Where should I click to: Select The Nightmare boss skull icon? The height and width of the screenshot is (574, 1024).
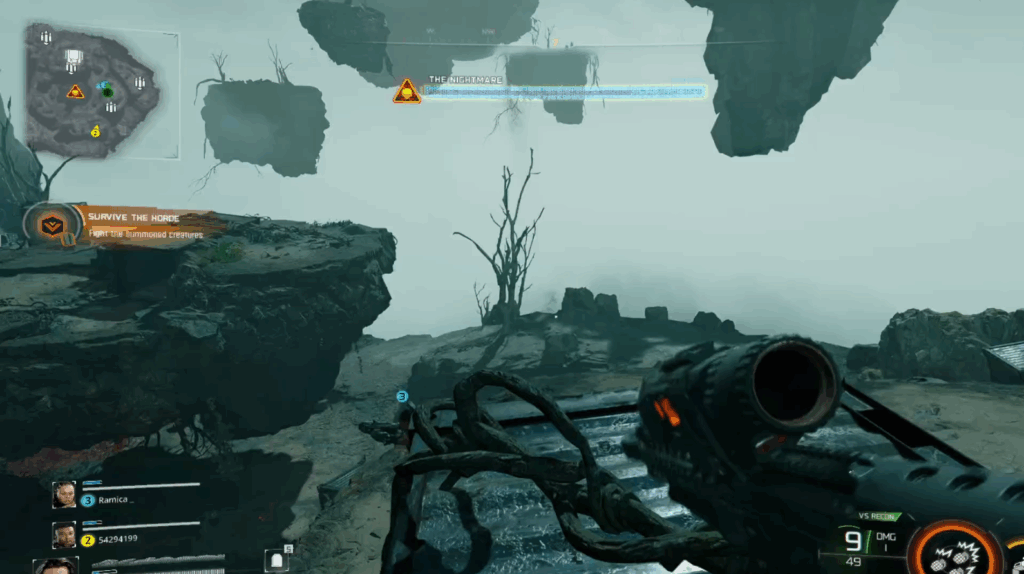click(407, 92)
